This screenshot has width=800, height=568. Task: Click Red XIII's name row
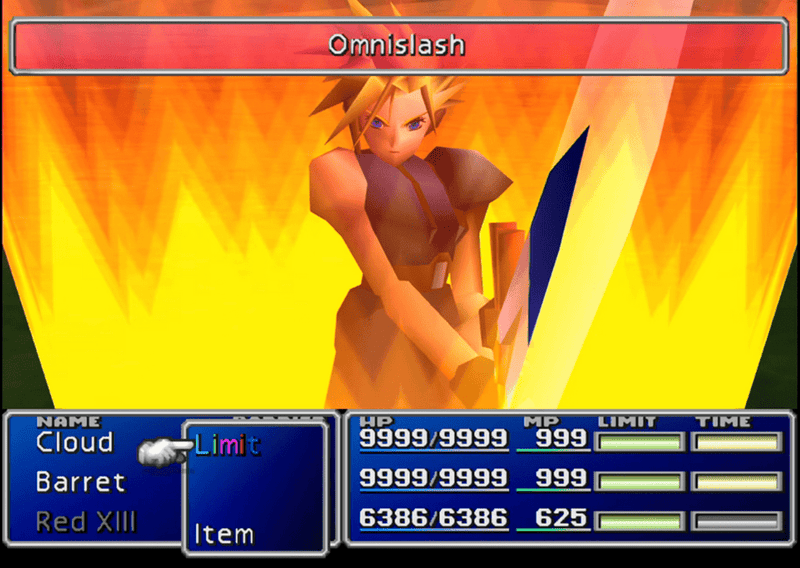(86, 521)
